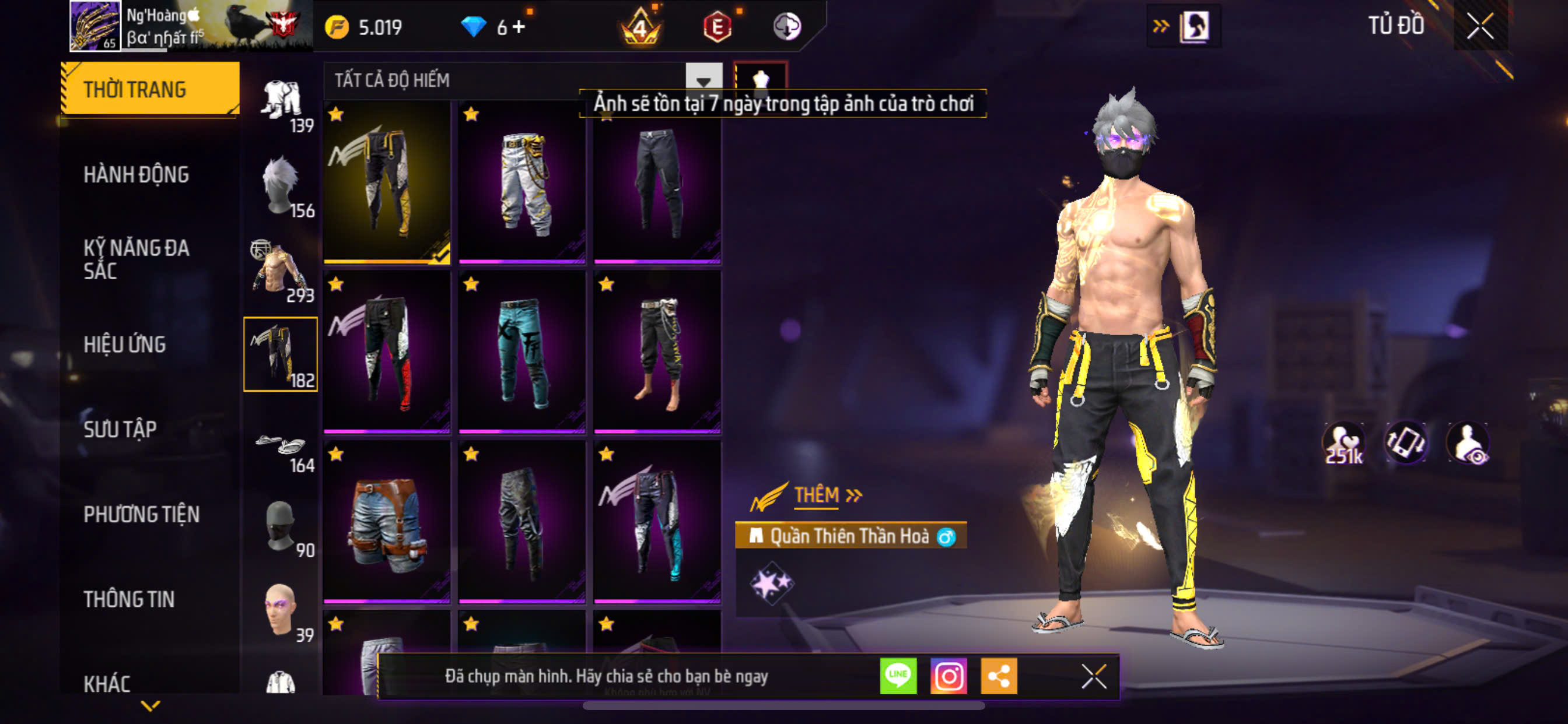Go to the Sưu Tập section
Viewport: 1568px width, 724px height.
click(120, 430)
